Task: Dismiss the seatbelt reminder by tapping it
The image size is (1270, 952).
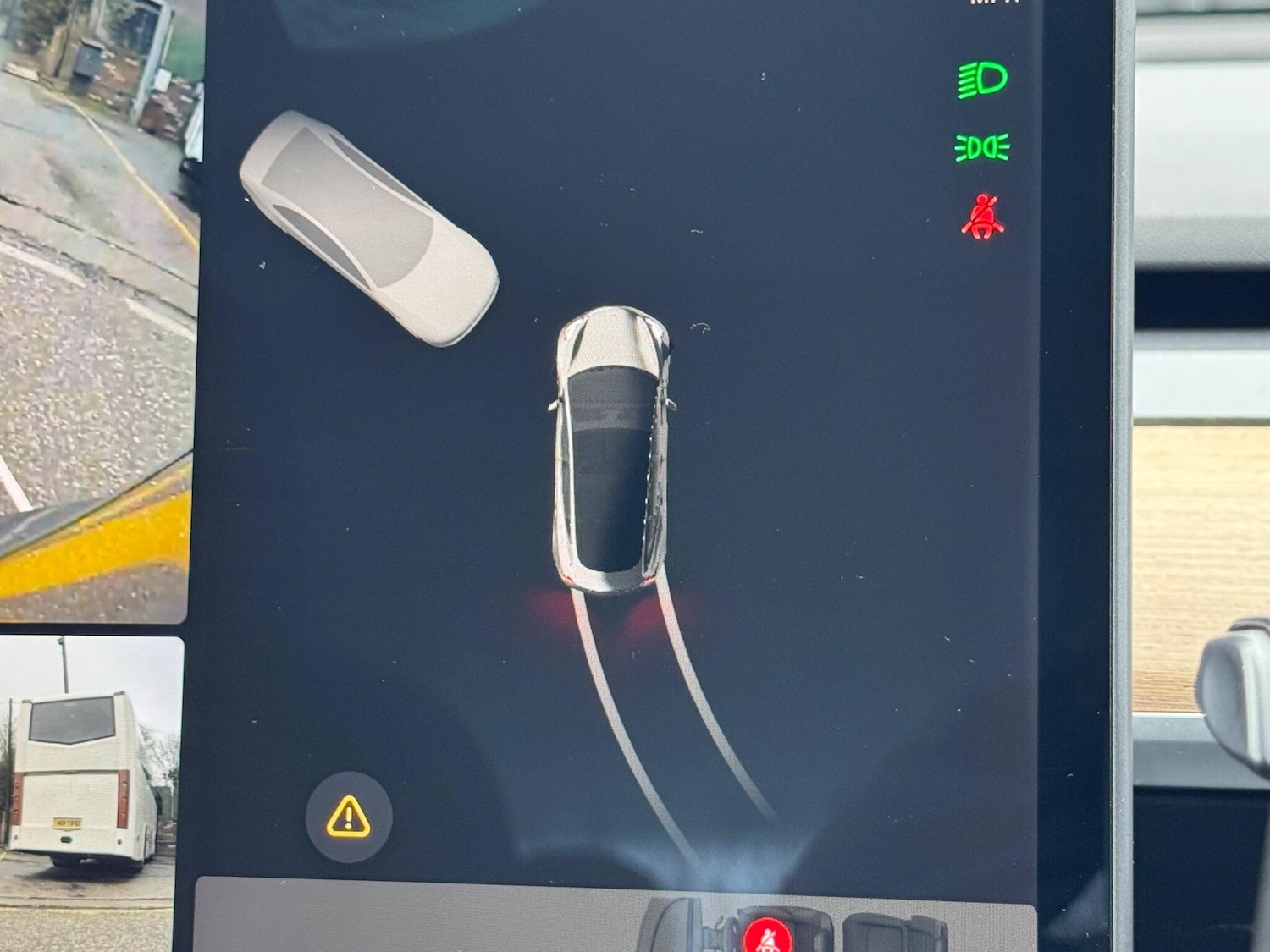Action: point(982,216)
